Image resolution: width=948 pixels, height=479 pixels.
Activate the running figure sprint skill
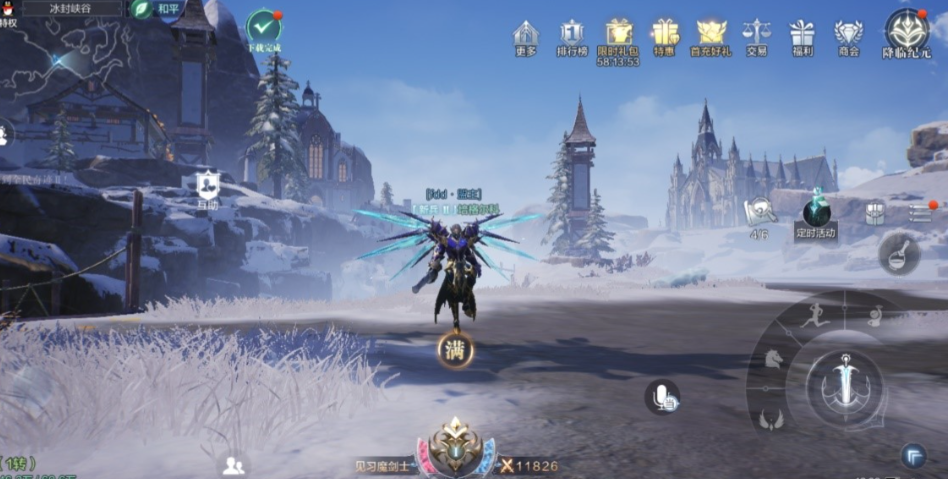pos(815,315)
